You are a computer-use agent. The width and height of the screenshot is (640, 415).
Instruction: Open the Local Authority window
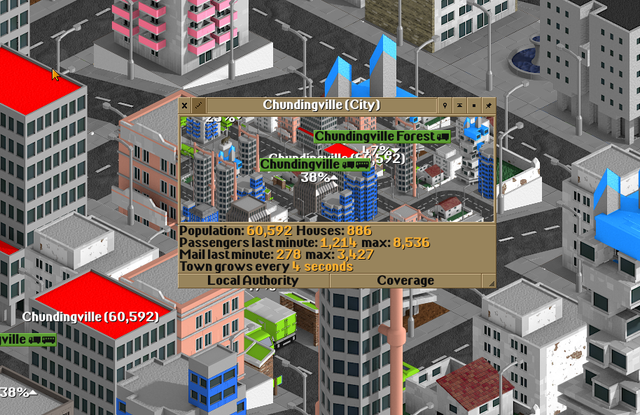[253, 280]
